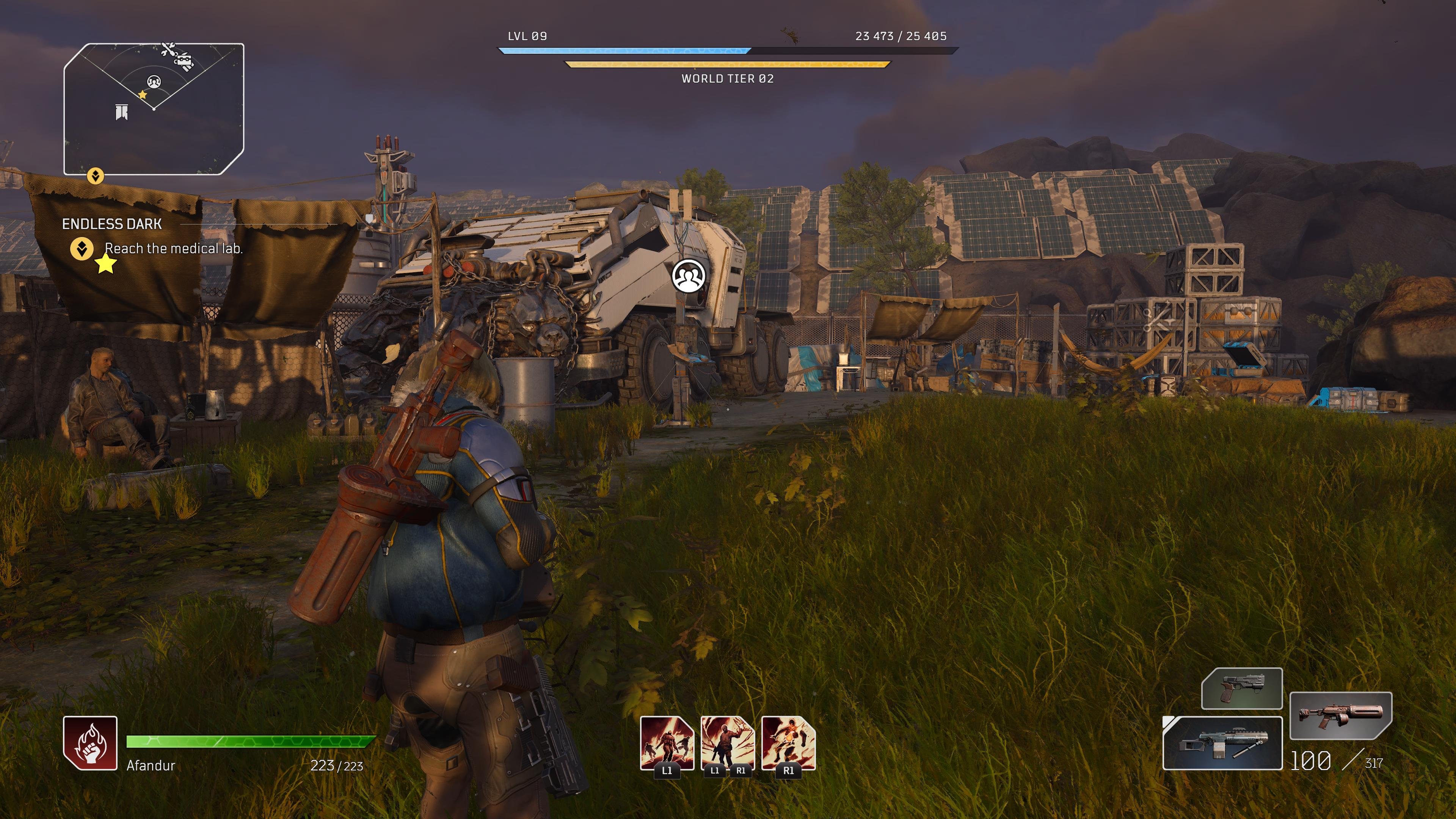The height and width of the screenshot is (819, 1456).
Task: Select the large matchmaking icon over the truck
Action: point(689,276)
